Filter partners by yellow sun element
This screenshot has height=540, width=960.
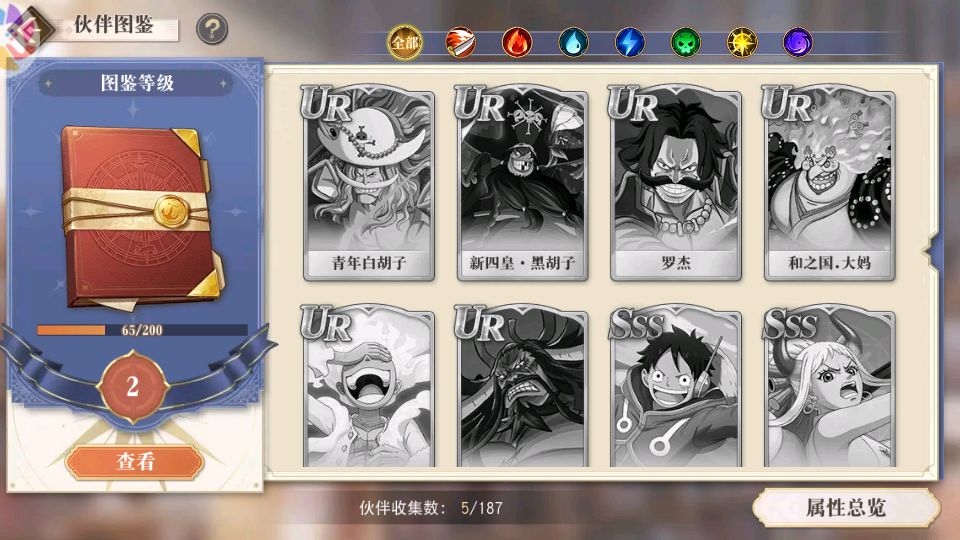coord(741,42)
